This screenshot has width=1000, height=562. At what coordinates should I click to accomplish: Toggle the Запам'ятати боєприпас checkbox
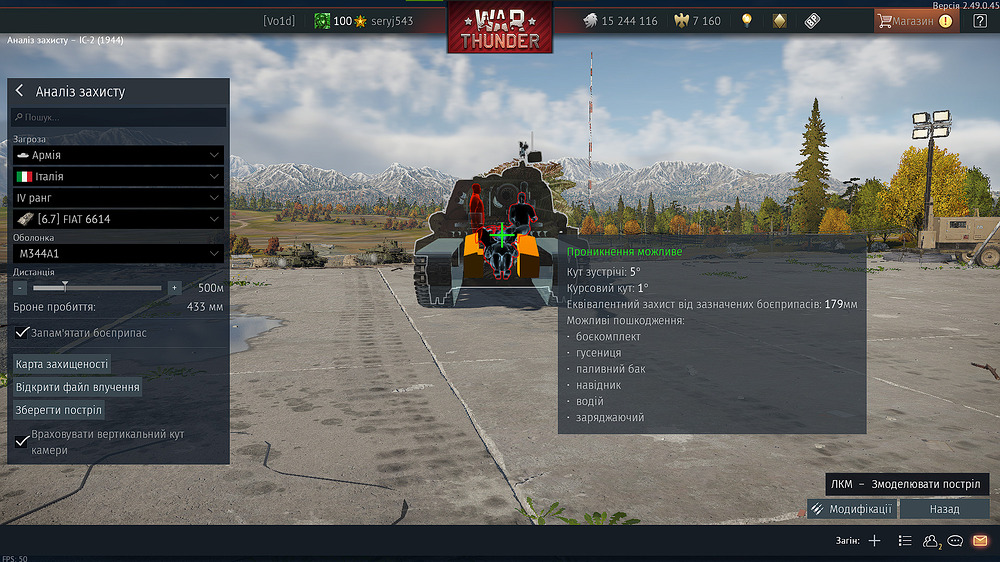click(x=22, y=332)
